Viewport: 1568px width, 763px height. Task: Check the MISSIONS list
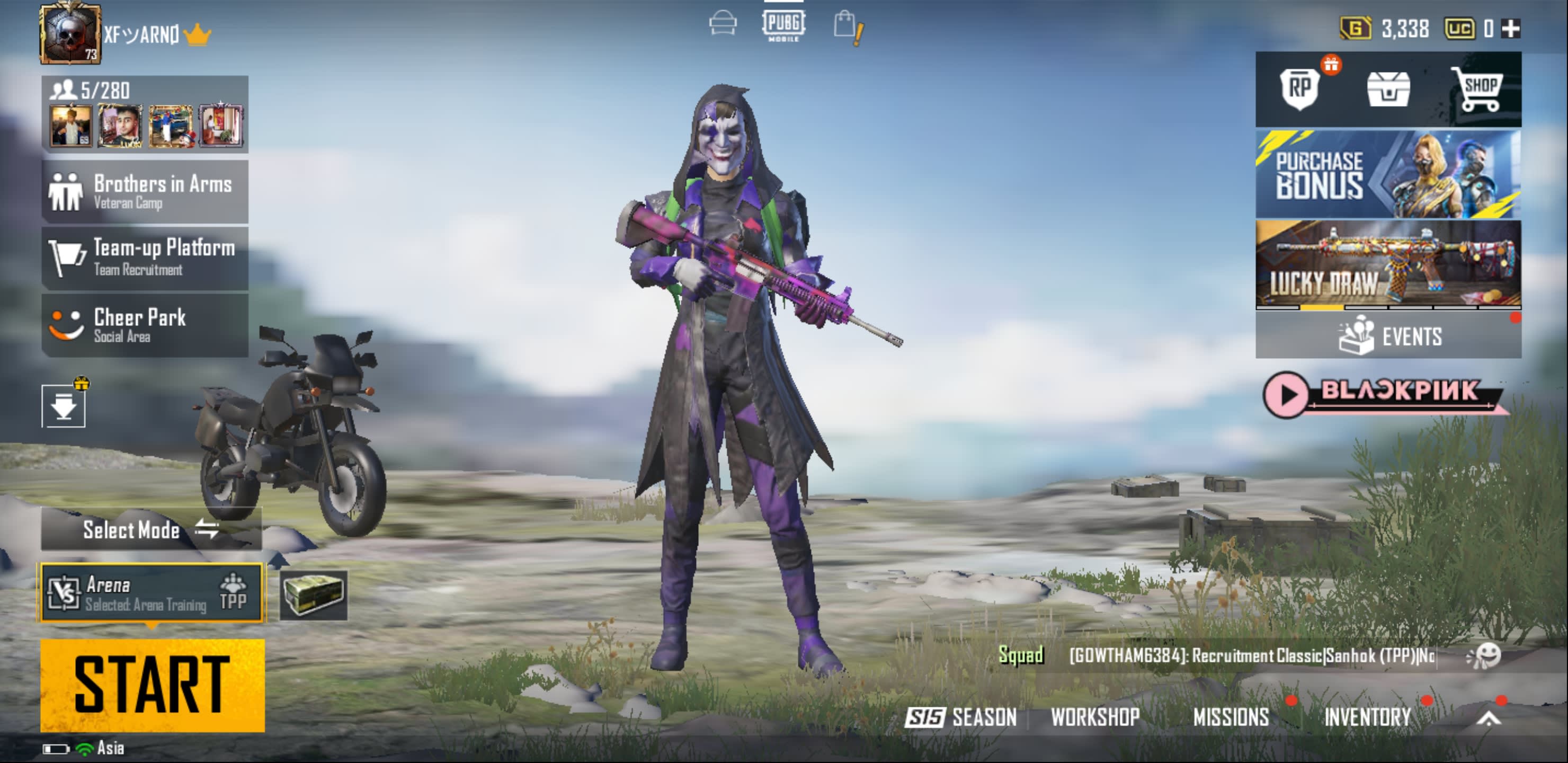1231,717
